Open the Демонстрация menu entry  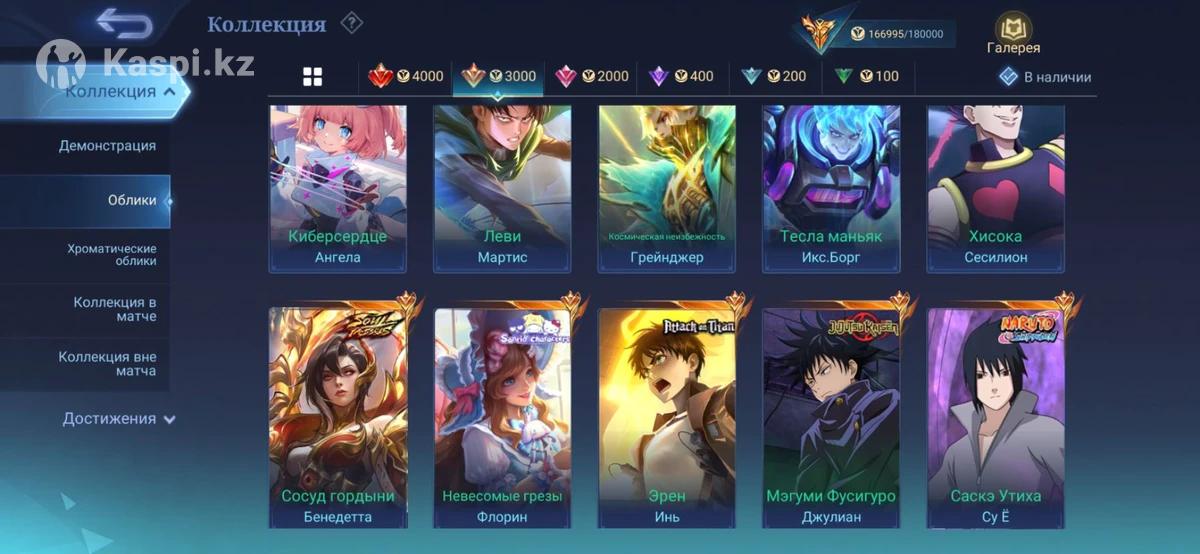coord(107,146)
